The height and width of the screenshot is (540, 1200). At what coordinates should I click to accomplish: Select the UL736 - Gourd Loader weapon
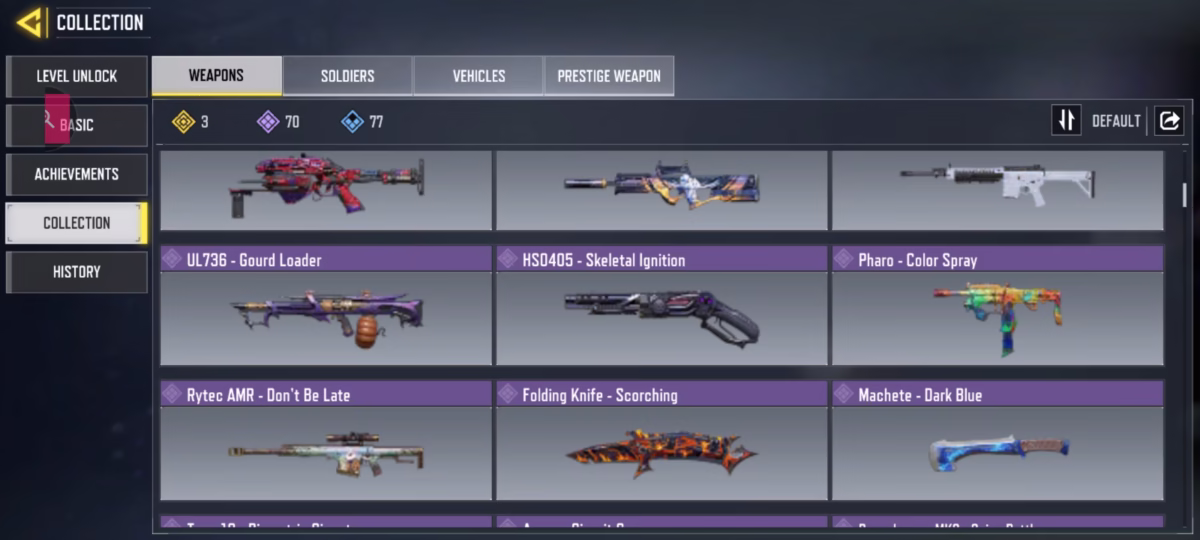(326, 306)
